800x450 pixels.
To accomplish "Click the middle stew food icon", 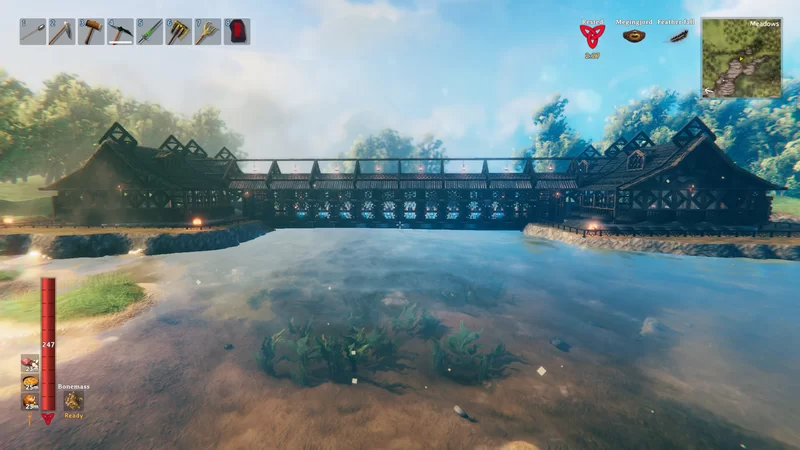I will click(x=30, y=382).
